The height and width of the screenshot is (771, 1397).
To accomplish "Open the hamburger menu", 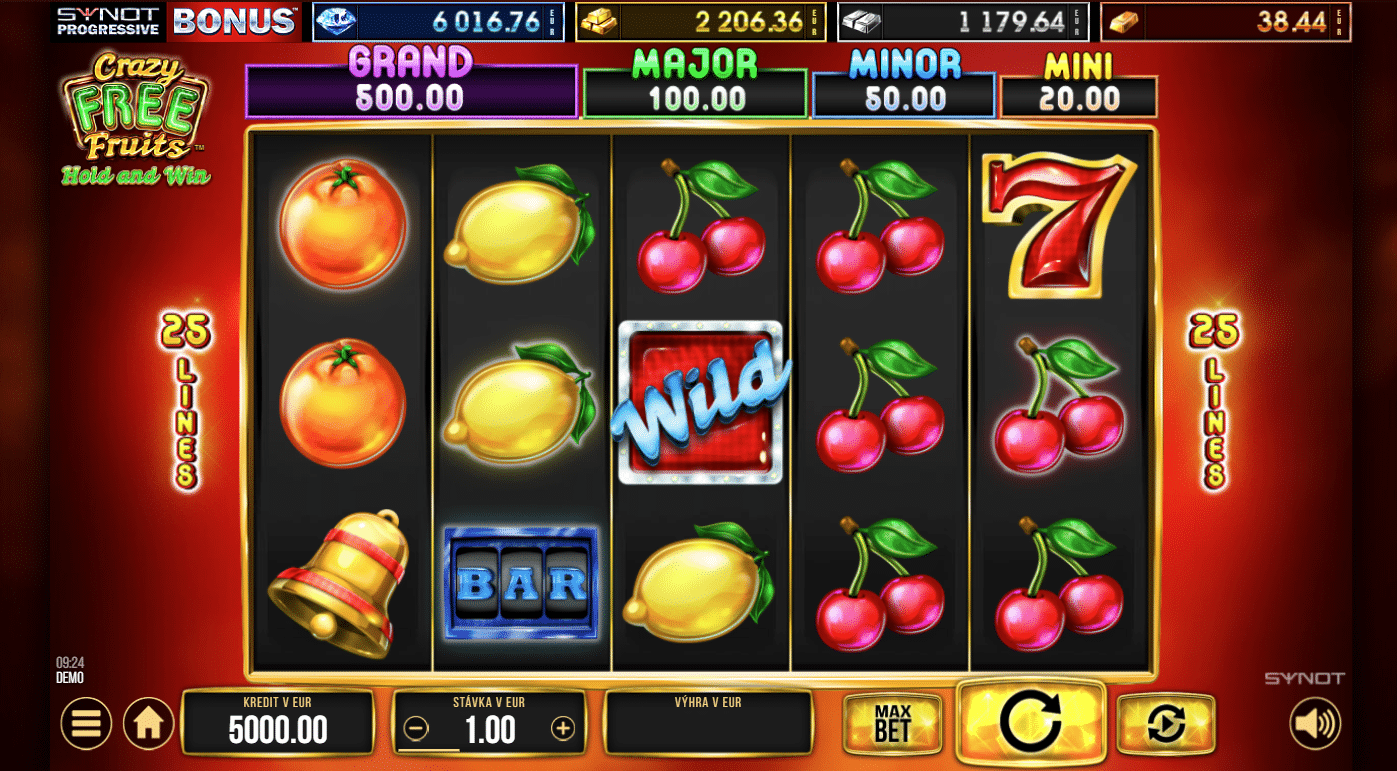I will (x=86, y=722).
